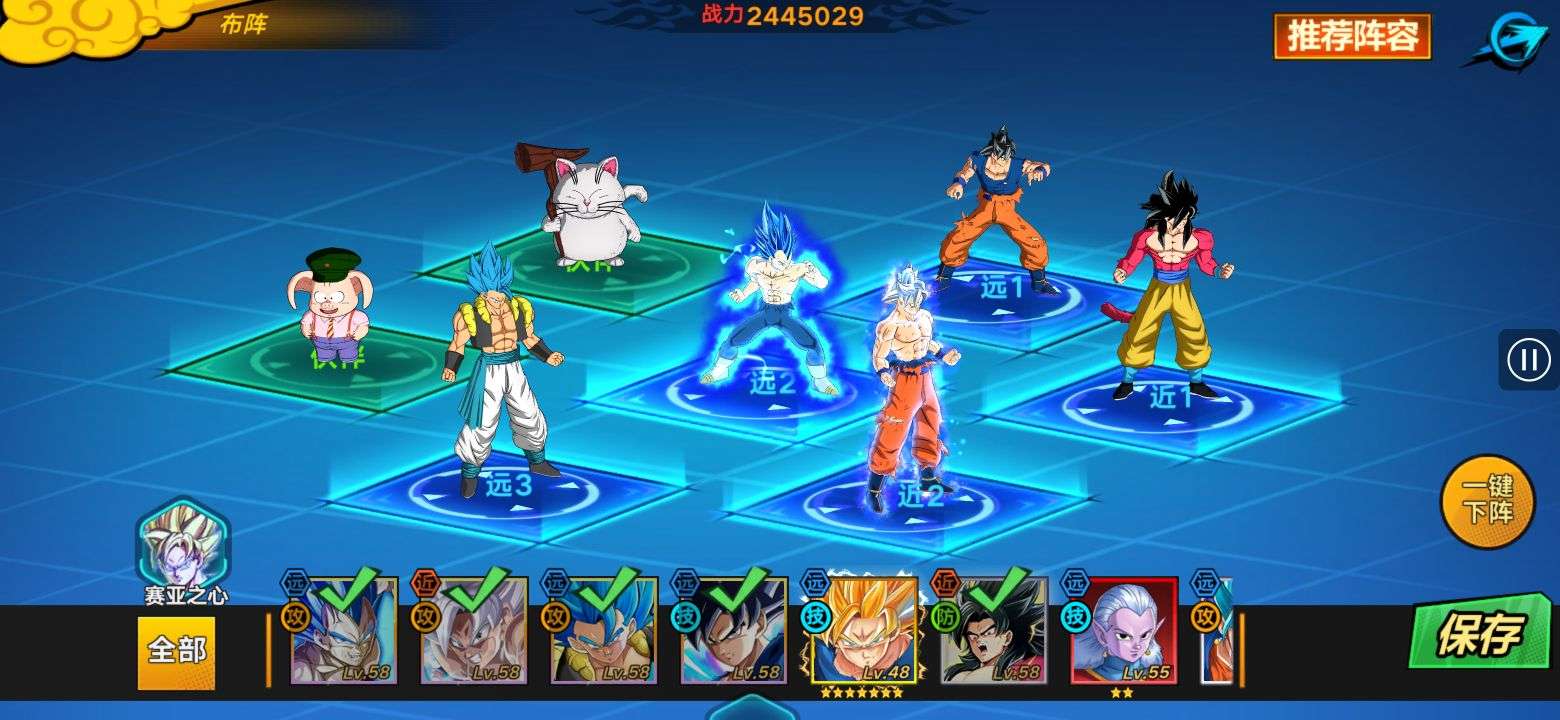
Task: Save the formation with 保存
Action: [1479, 633]
